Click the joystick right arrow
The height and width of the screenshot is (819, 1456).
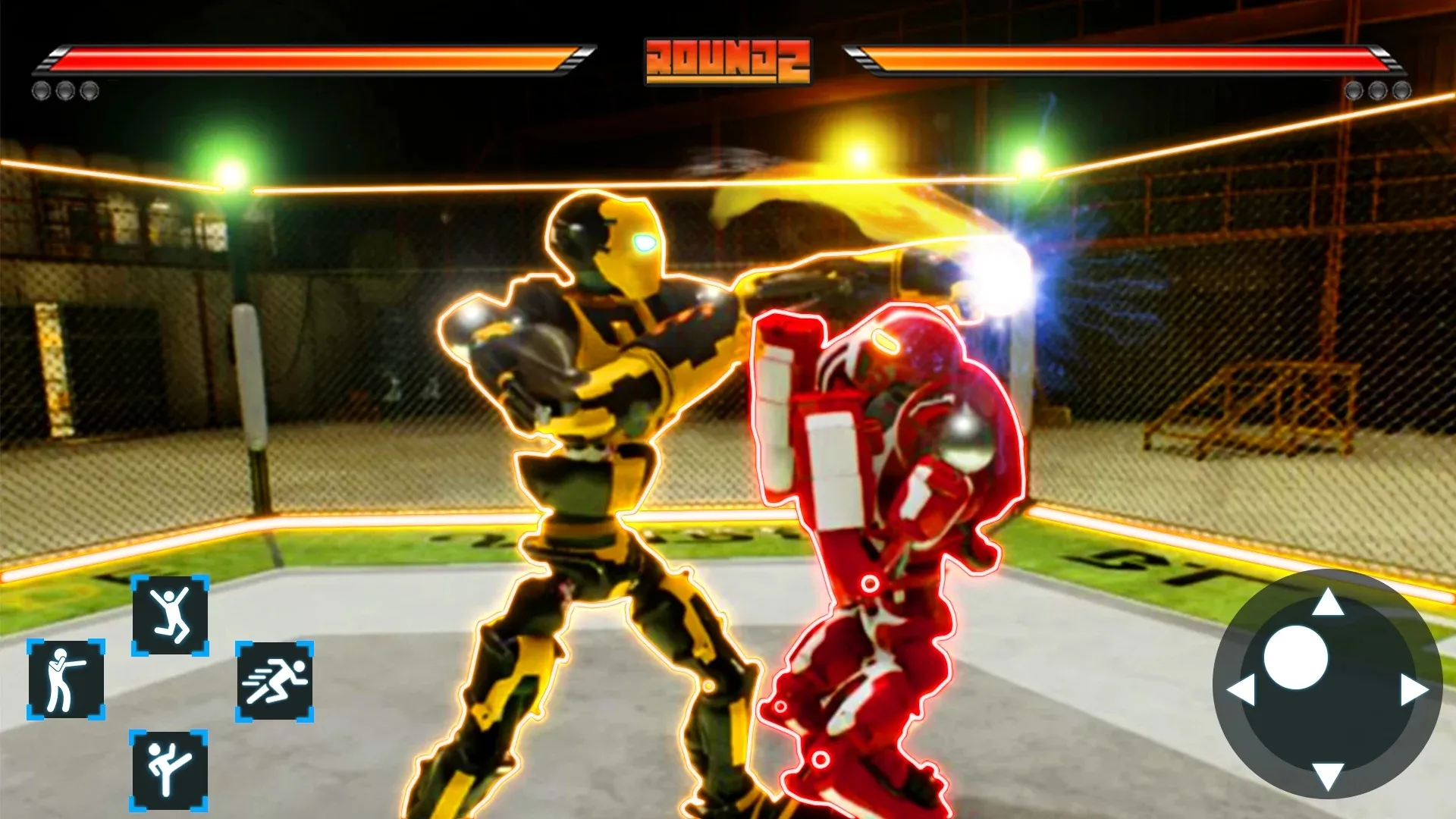(1414, 690)
